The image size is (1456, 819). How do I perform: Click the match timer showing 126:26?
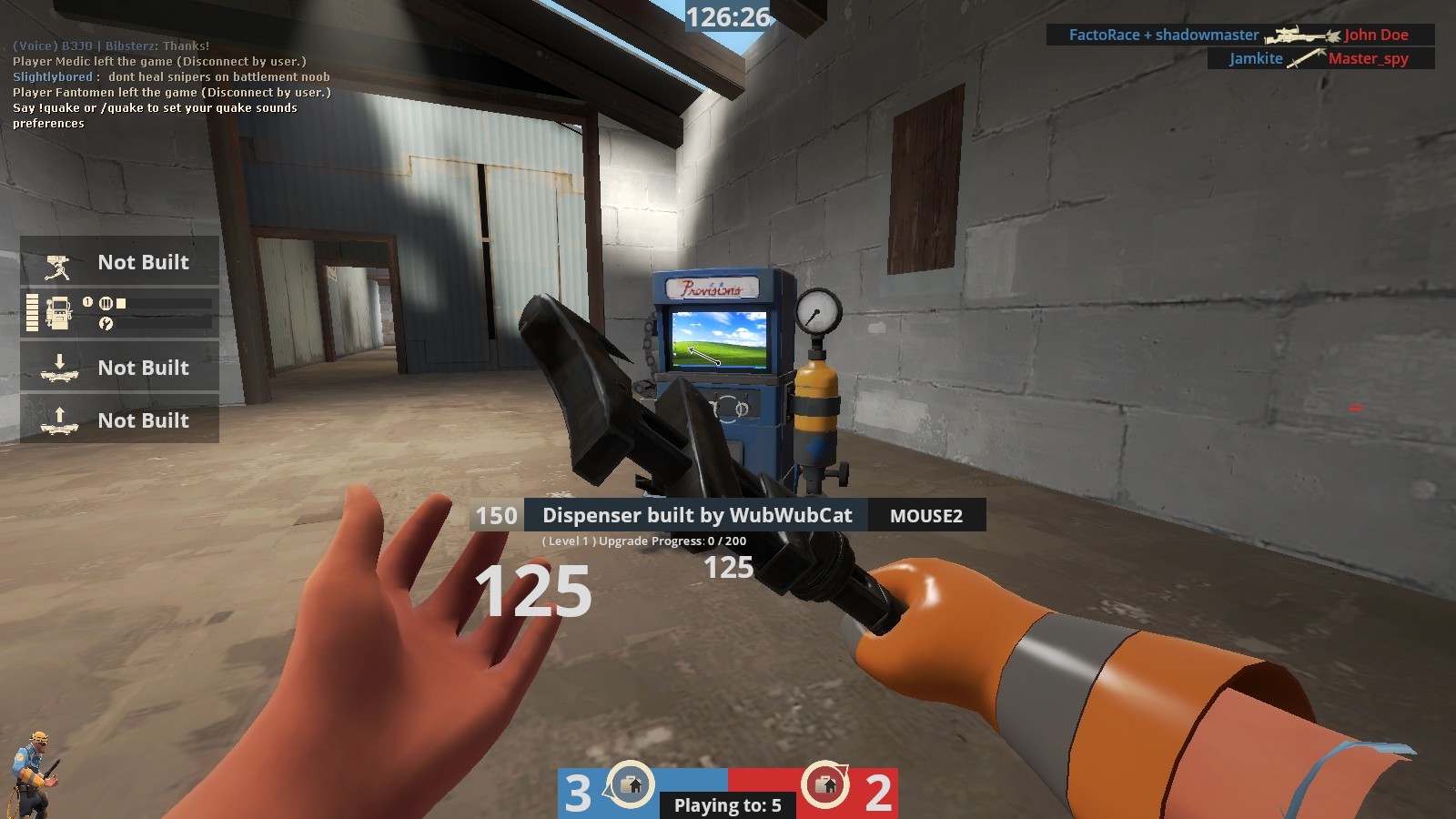pyautogui.click(x=726, y=15)
